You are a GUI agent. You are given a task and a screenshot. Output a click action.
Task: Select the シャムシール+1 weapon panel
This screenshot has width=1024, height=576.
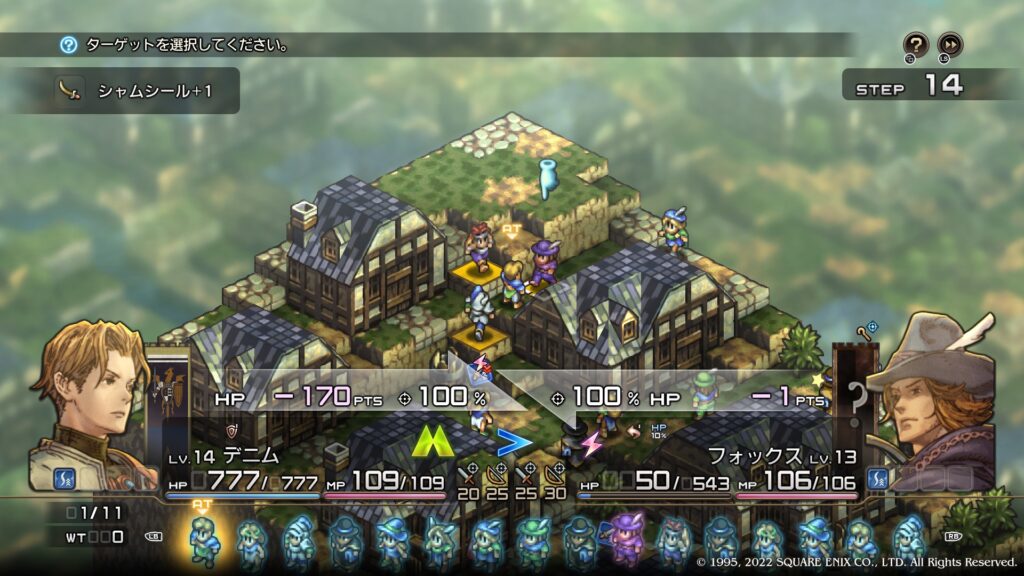pos(146,91)
